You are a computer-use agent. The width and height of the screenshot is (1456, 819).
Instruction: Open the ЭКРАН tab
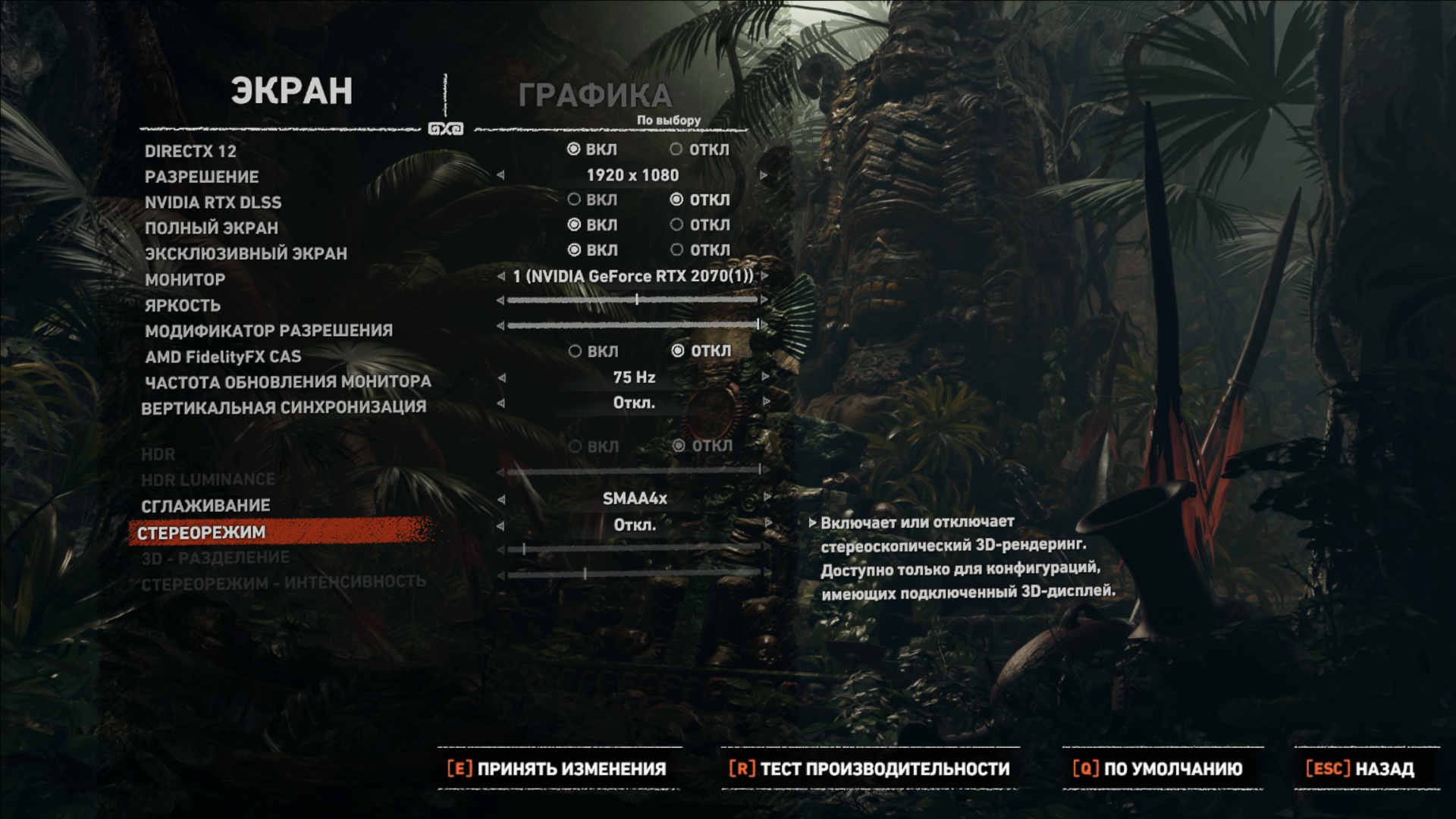tap(292, 91)
